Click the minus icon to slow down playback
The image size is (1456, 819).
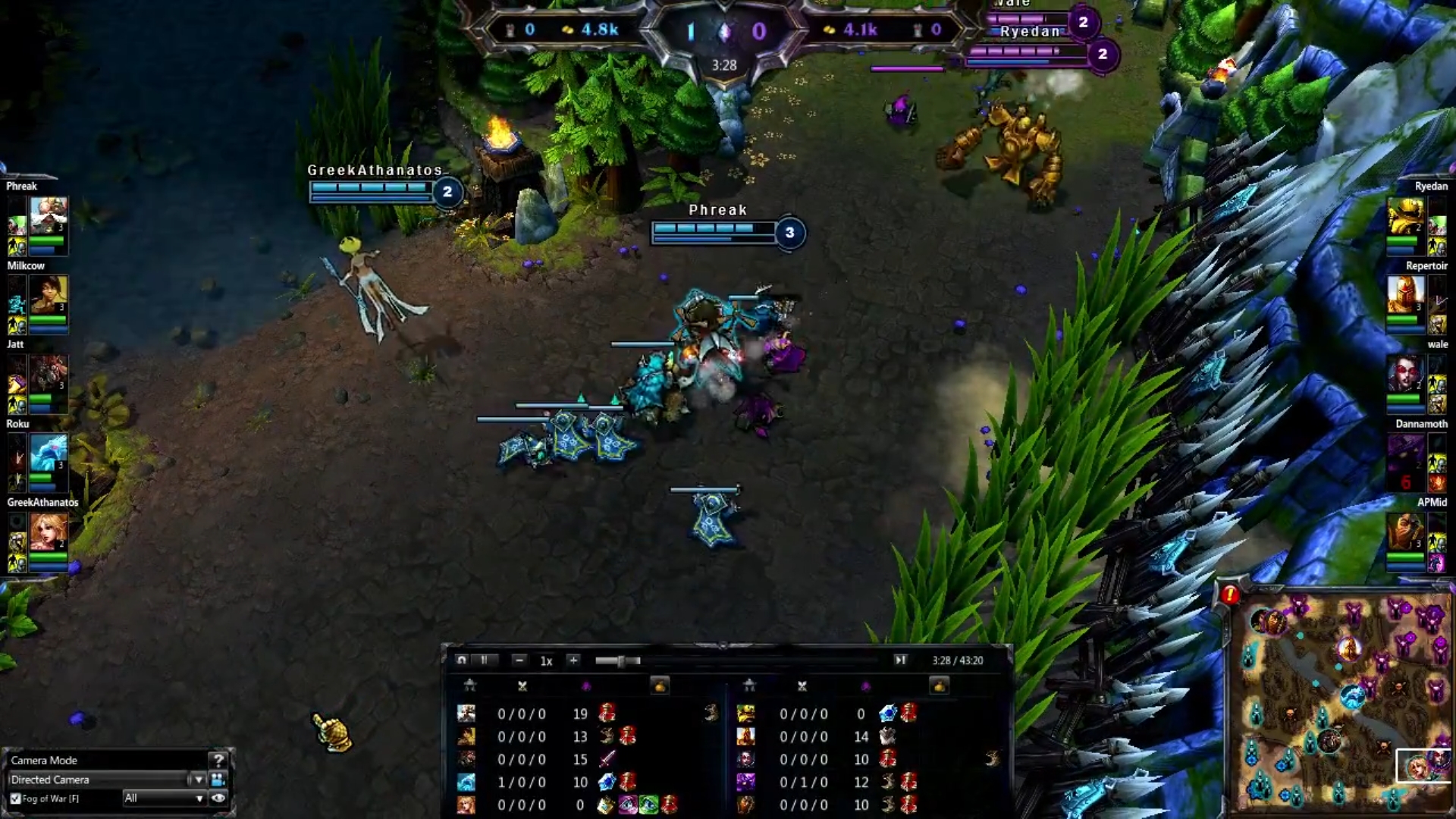(x=519, y=661)
